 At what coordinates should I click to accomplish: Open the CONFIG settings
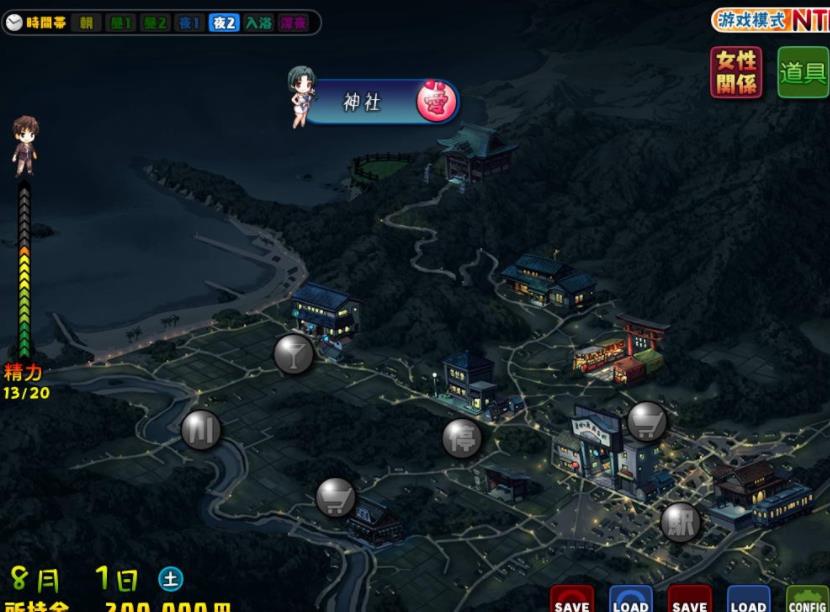(x=807, y=600)
